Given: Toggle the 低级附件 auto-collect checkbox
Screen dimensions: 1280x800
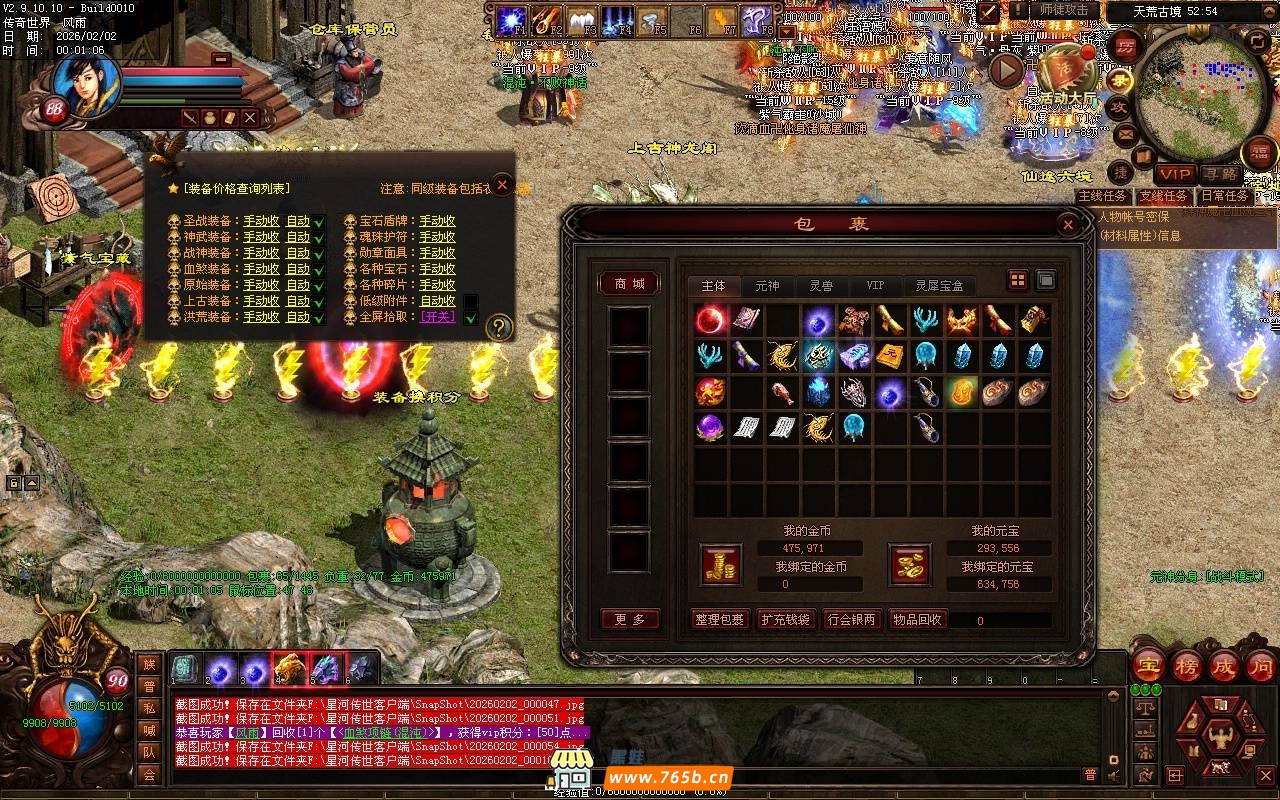Looking at the screenshot, I should pos(471,301).
